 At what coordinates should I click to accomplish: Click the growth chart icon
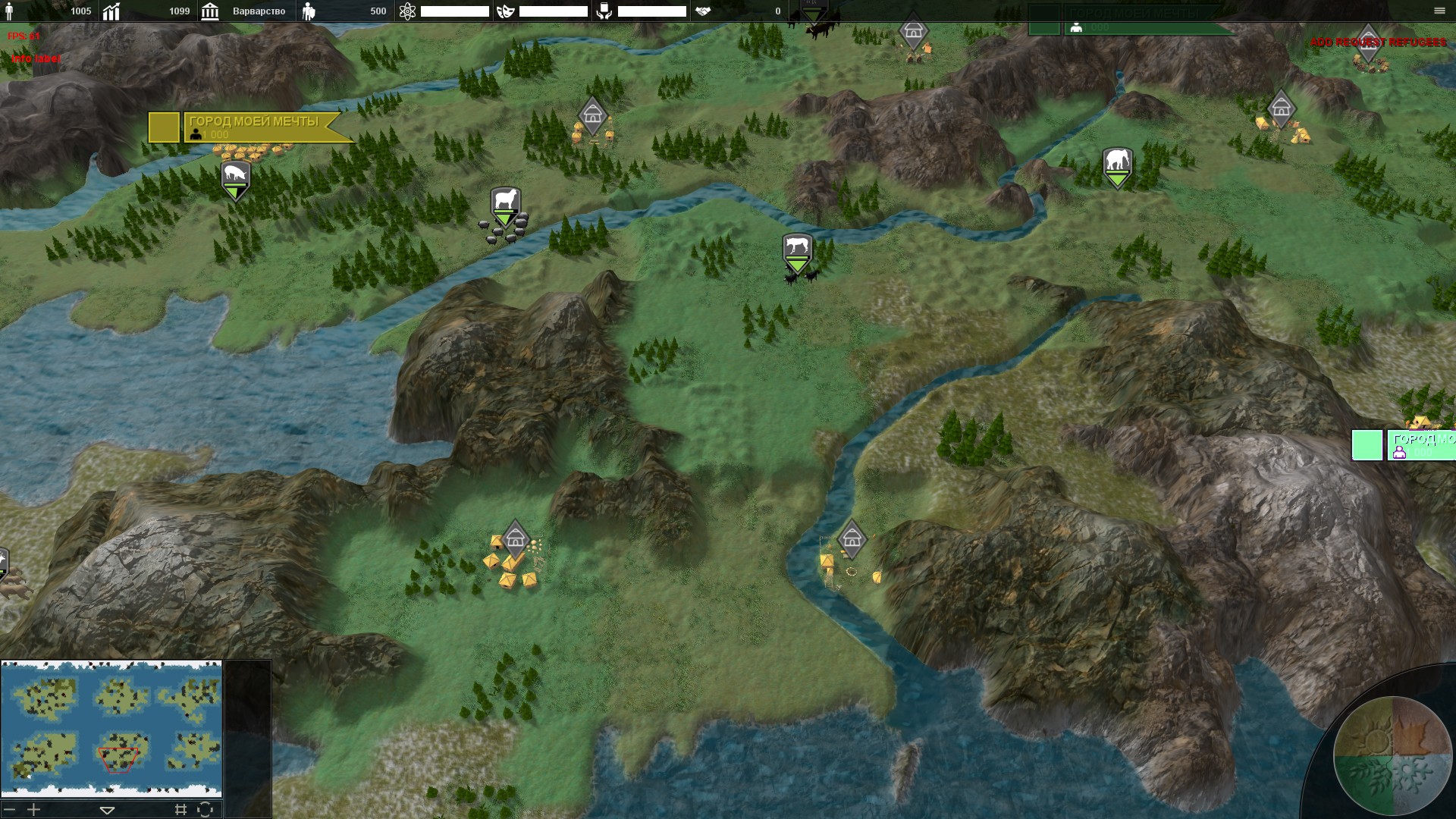(x=111, y=11)
